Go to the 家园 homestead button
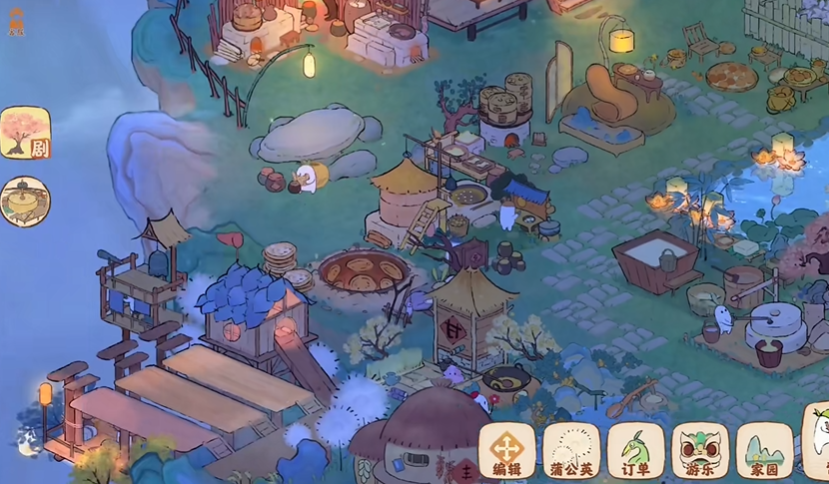This screenshot has width=829, height=484. [x=765, y=450]
